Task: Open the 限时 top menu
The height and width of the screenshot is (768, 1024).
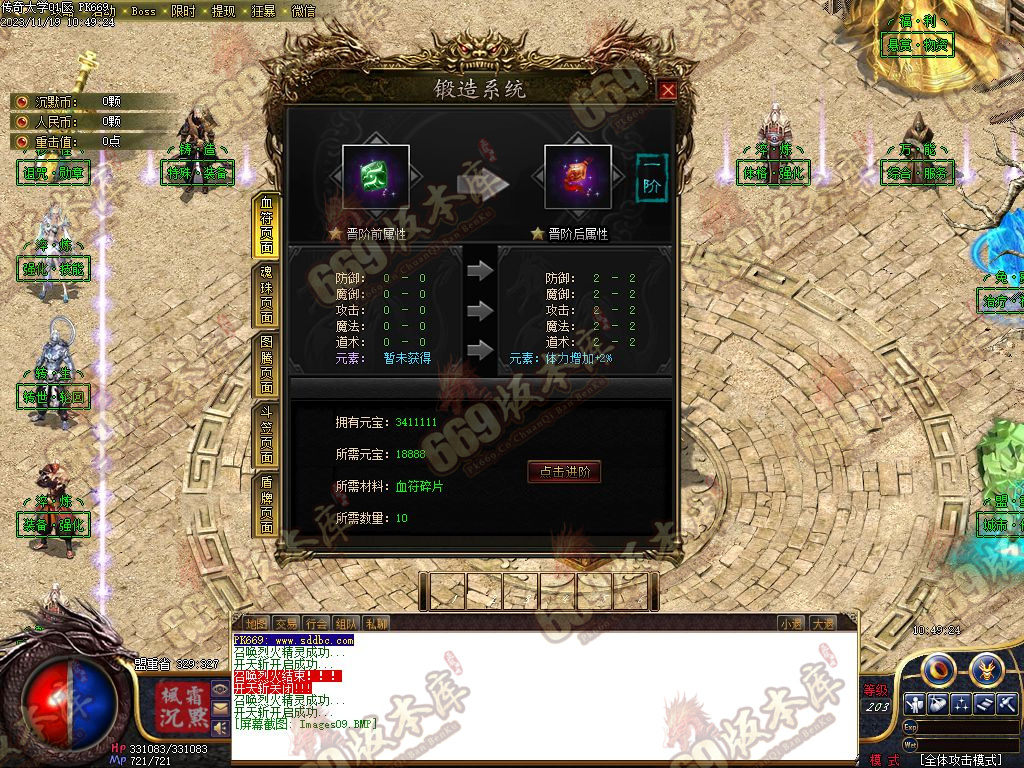Action: pos(183,12)
